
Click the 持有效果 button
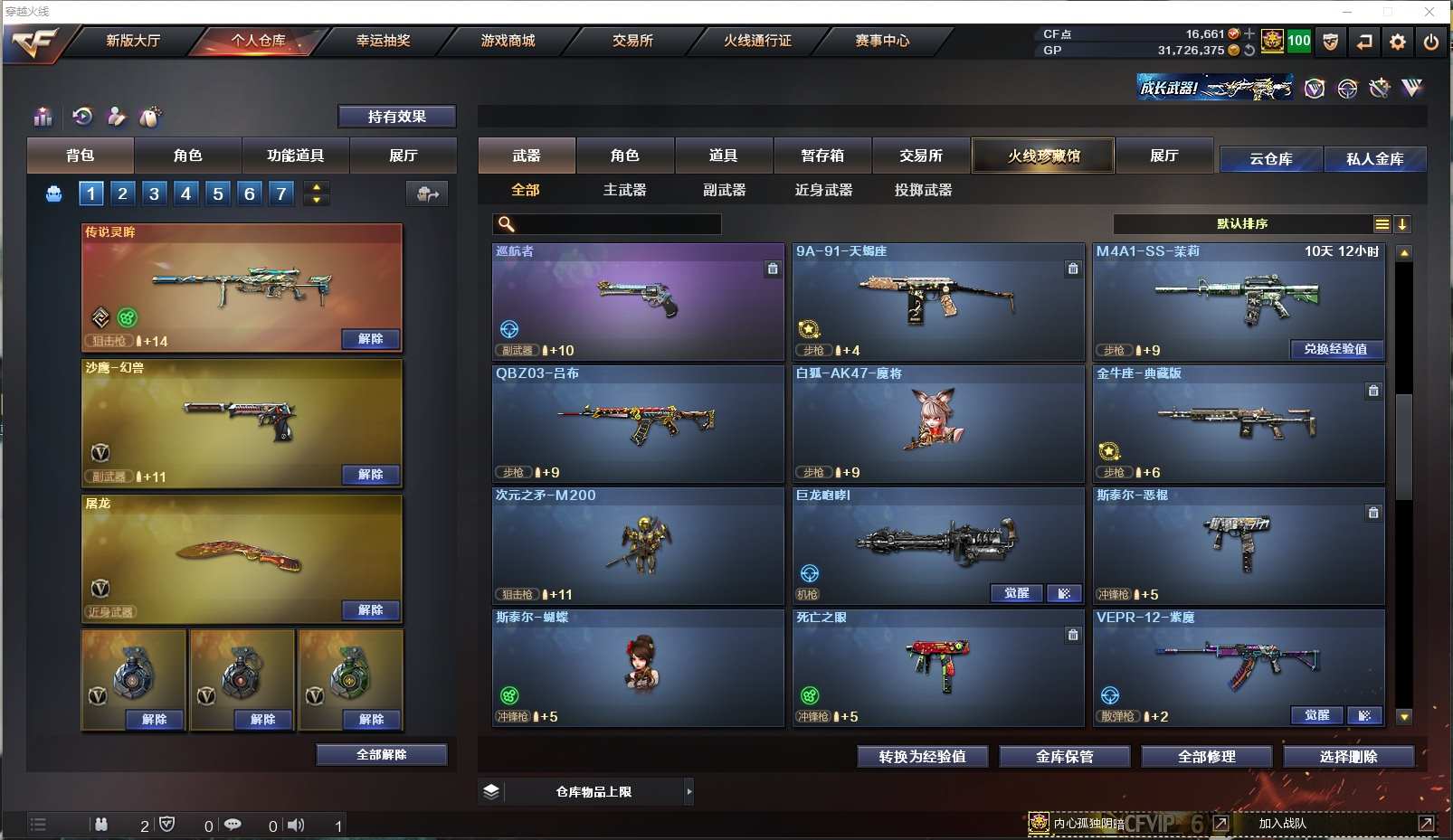pos(396,117)
